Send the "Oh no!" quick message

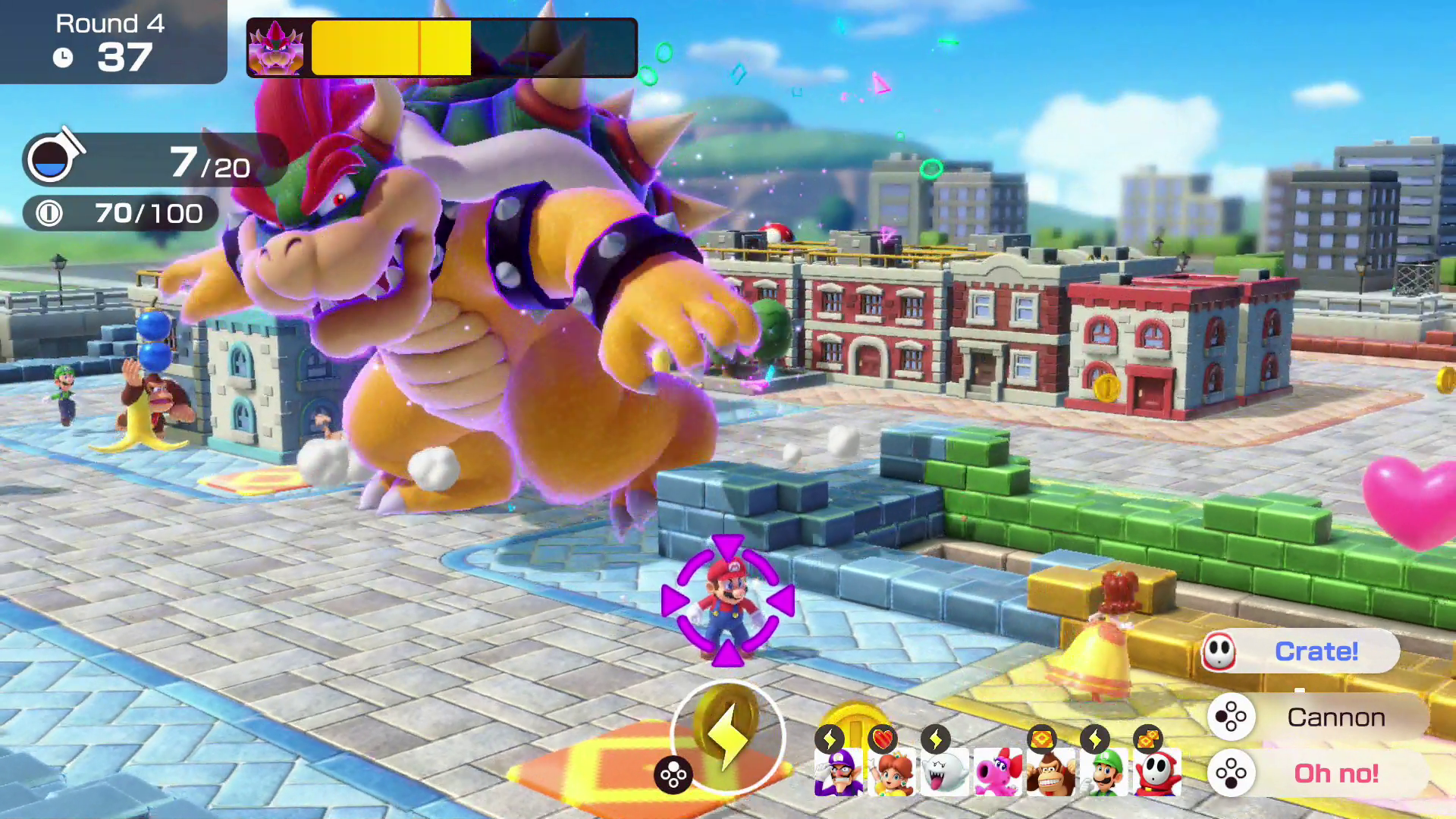tap(1319, 773)
